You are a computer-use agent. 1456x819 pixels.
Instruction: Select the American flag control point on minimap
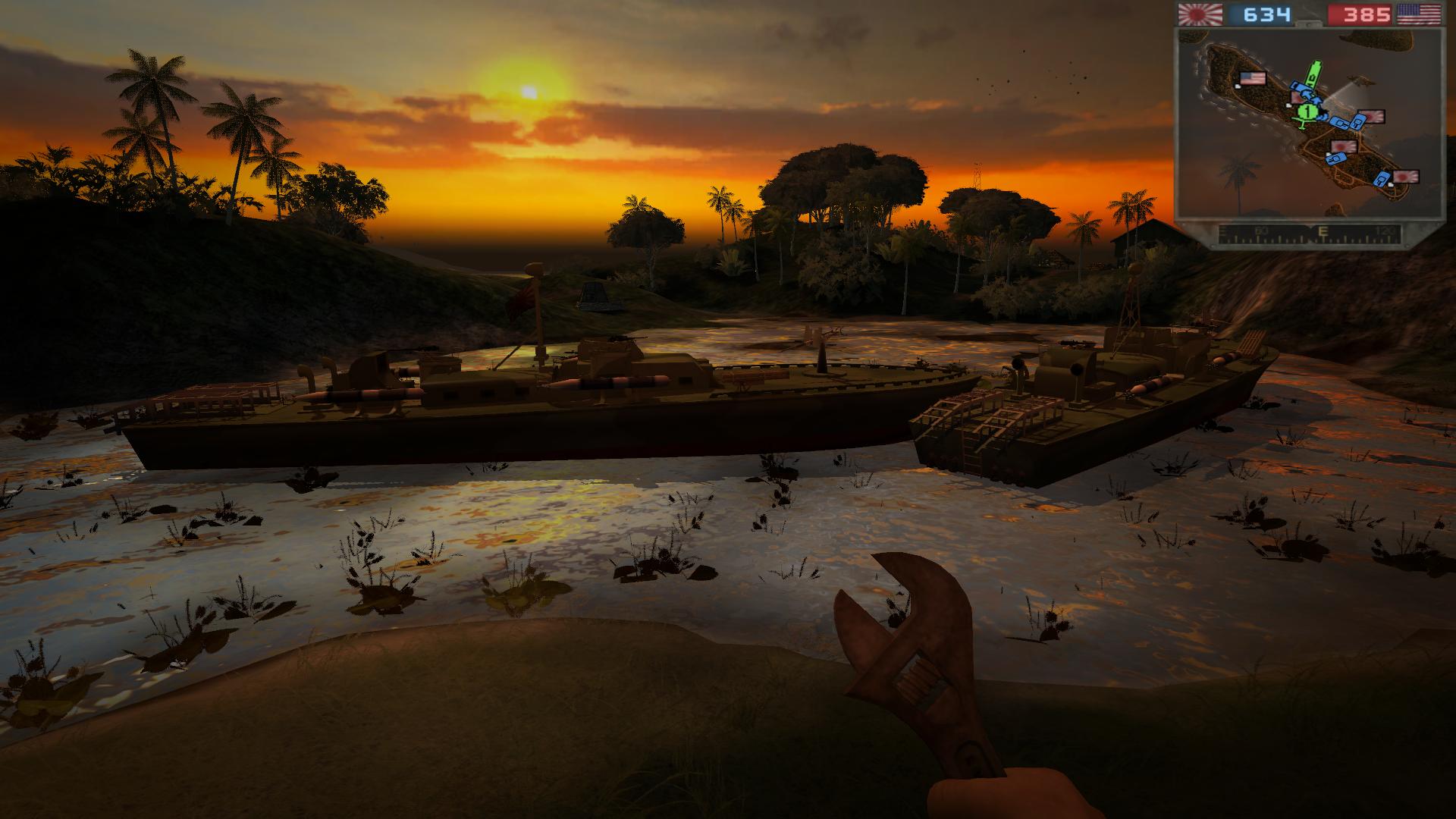coord(1251,78)
